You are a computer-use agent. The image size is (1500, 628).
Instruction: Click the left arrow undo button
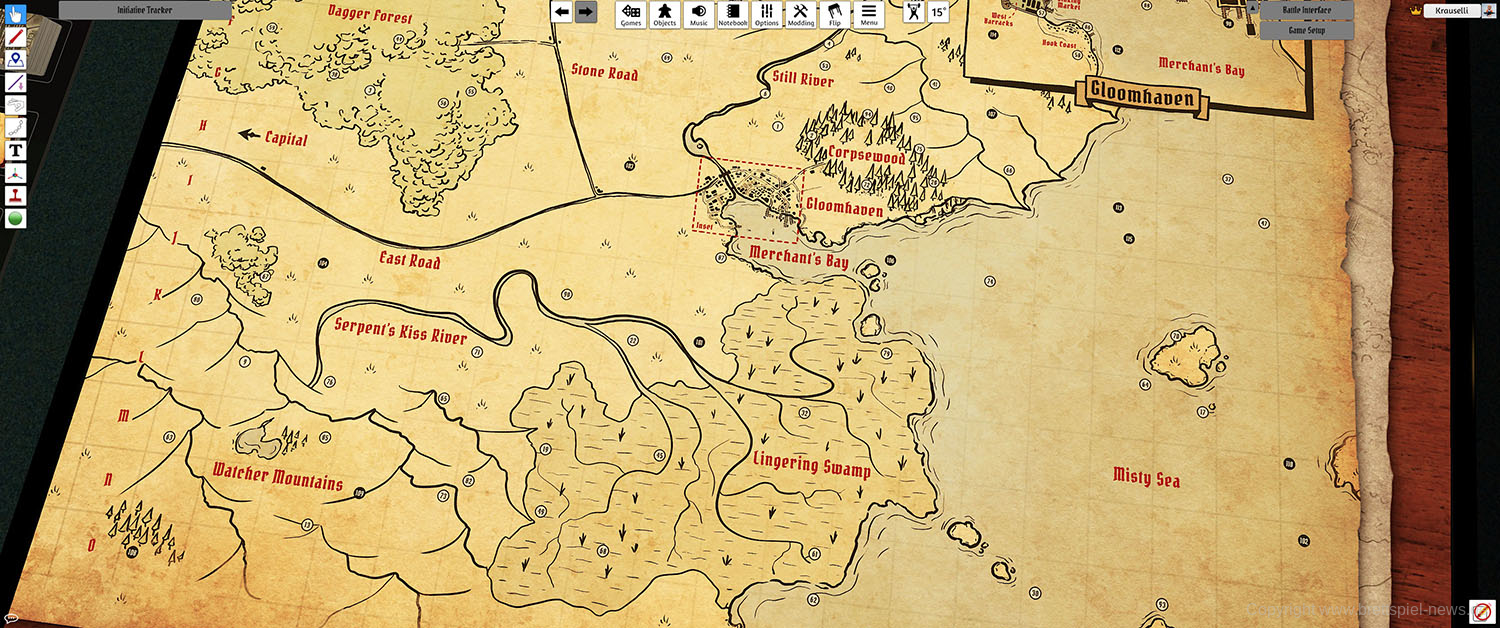(x=562, y=12)
